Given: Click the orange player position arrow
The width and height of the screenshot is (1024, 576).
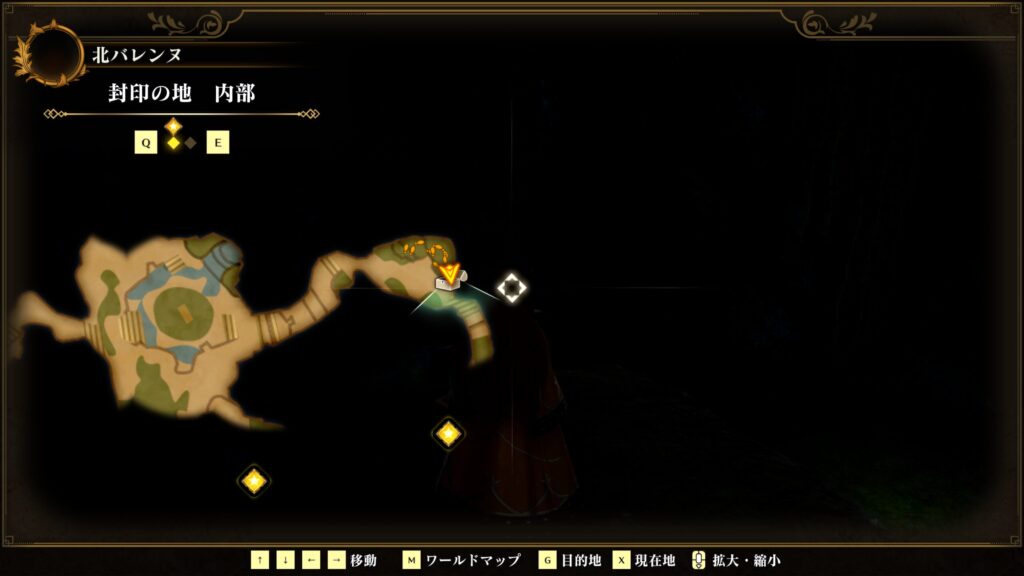Looking at the screenshot, I should [x=450, y=271].
